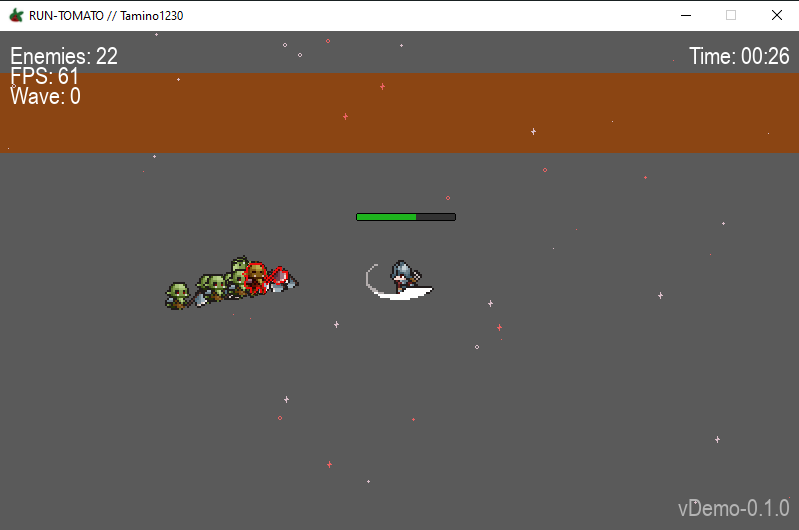This screenshot has width=799, height=530.
Task: Minimize the RUN-TOMATO window
Action: tap(686, 15)
